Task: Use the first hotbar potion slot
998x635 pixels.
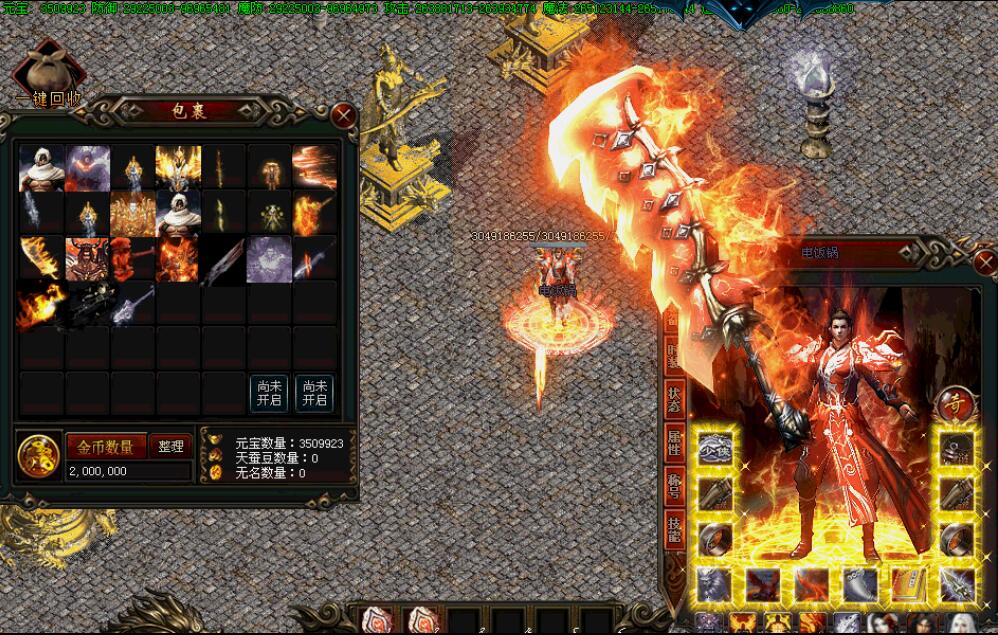Action: [378, 620]
